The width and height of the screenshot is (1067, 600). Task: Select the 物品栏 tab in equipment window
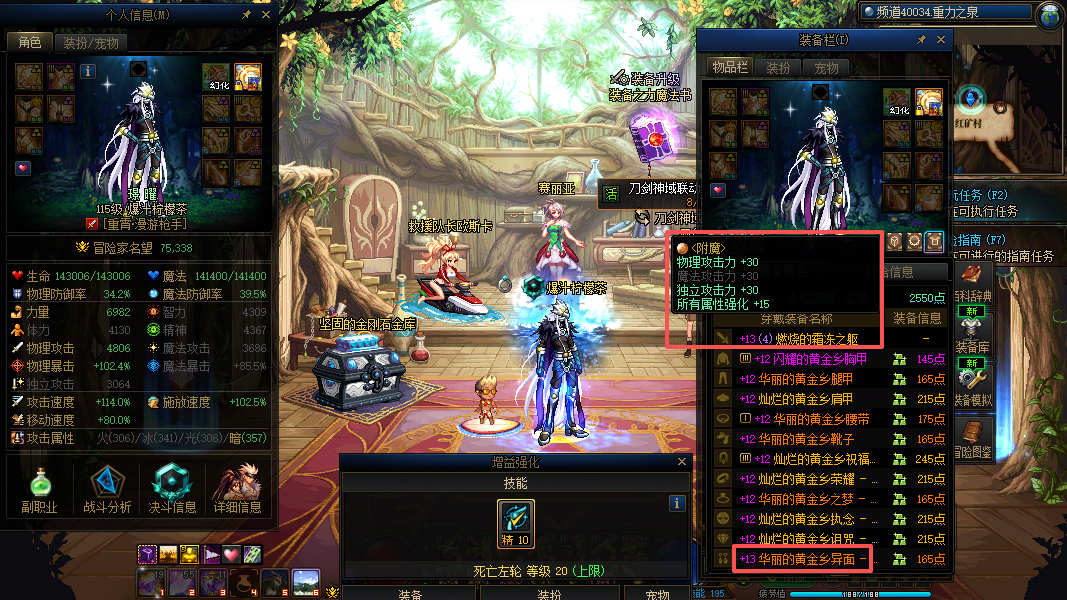(x=730, y=67)
